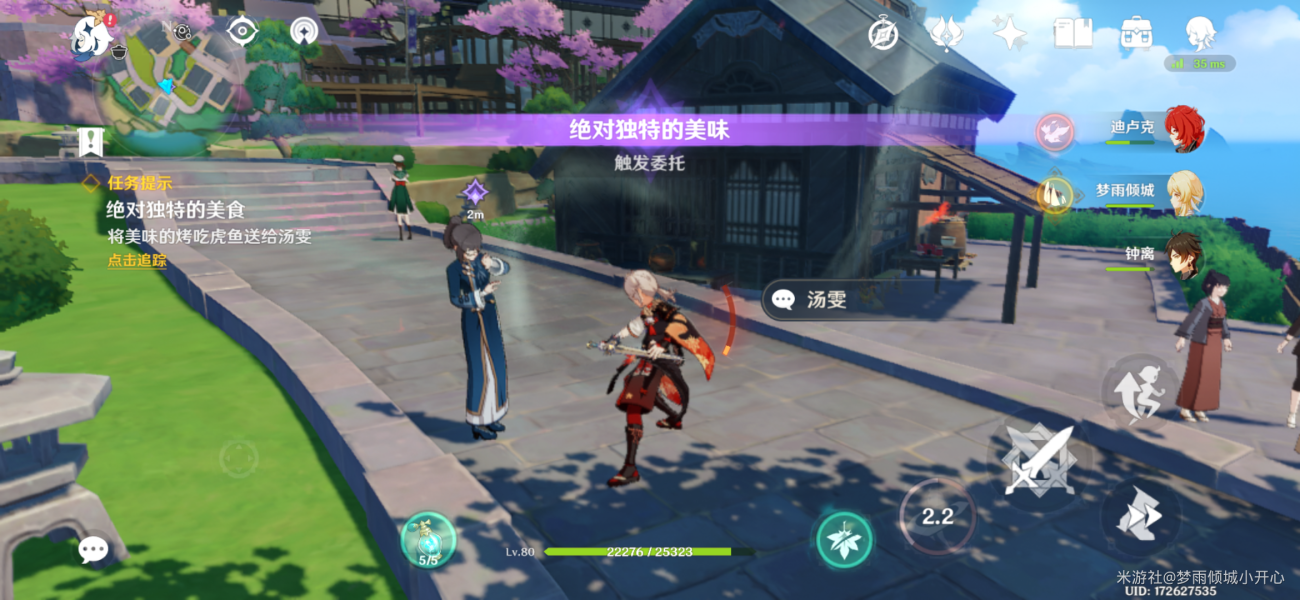
Task: Open the four-pointed star Wish icon
Action: 1010,34
